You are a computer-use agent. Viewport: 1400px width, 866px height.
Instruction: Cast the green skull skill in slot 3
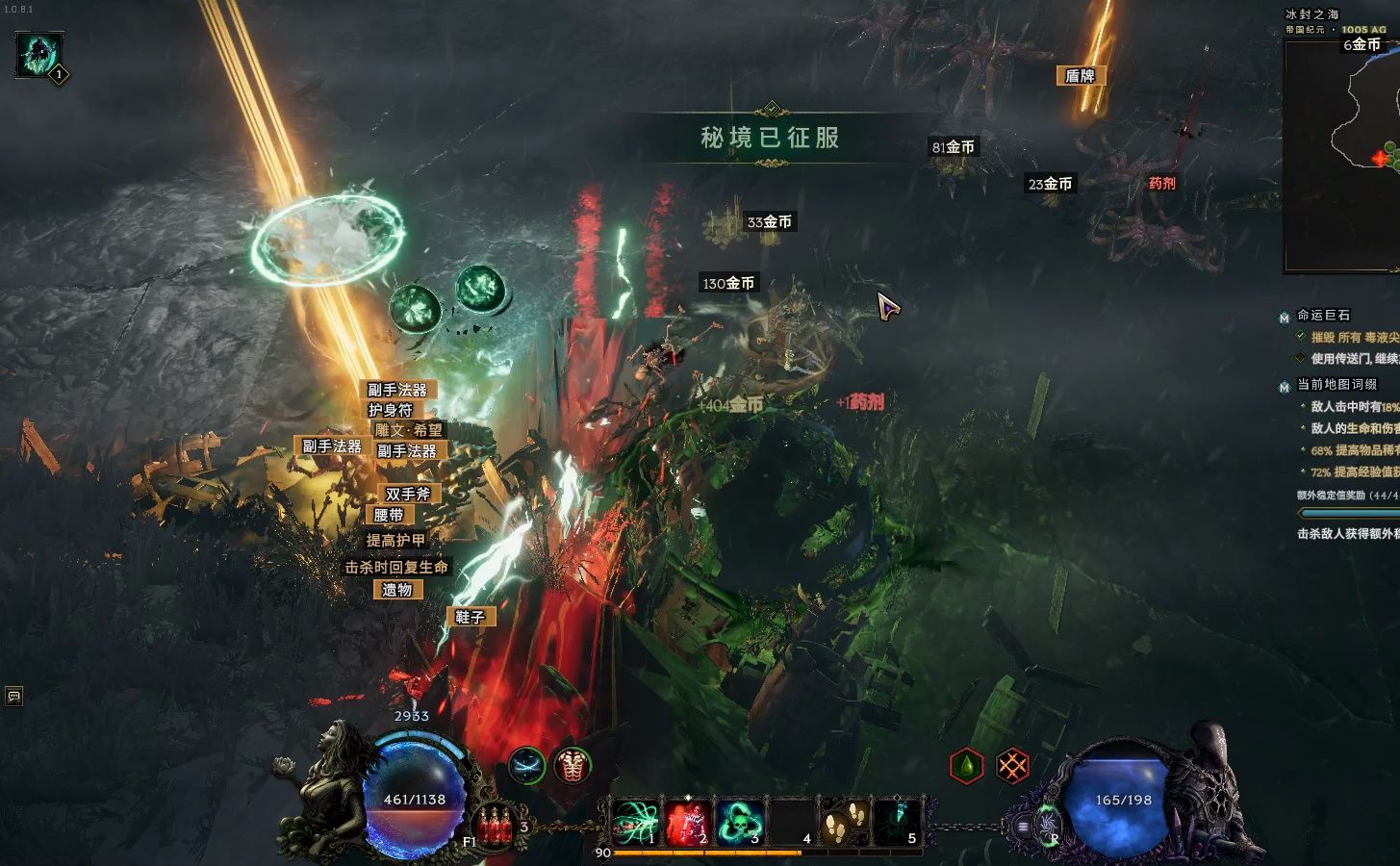tap(739, 823)
